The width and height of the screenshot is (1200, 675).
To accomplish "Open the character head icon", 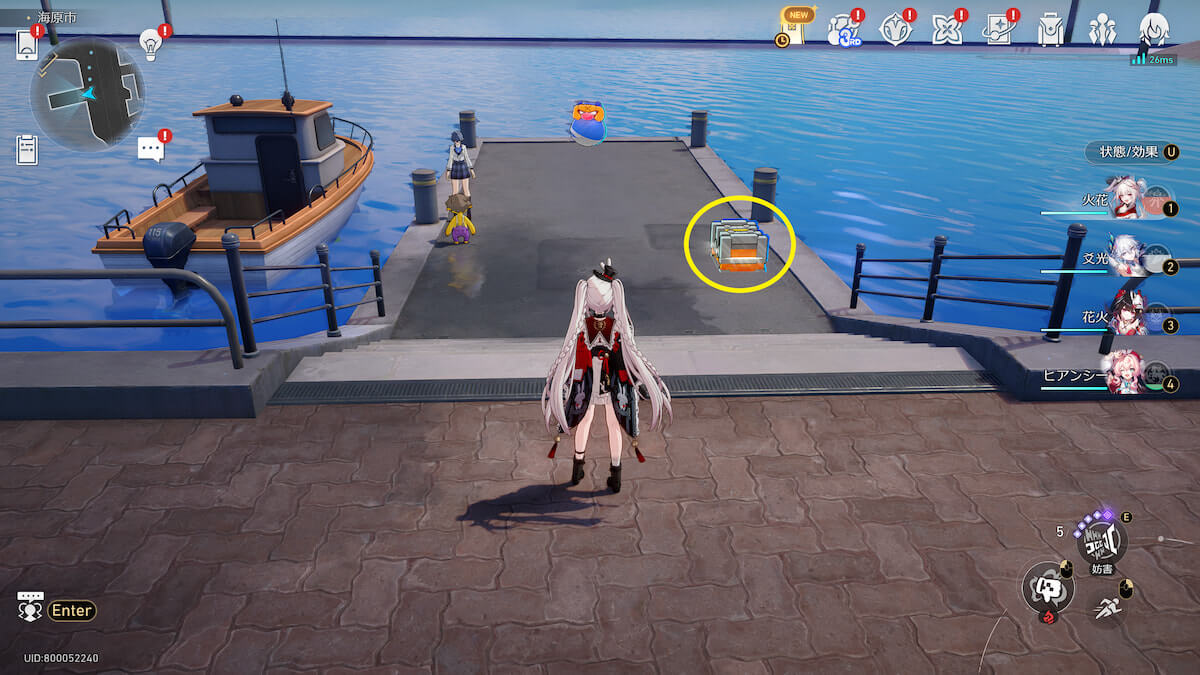I will [1153, 29].
